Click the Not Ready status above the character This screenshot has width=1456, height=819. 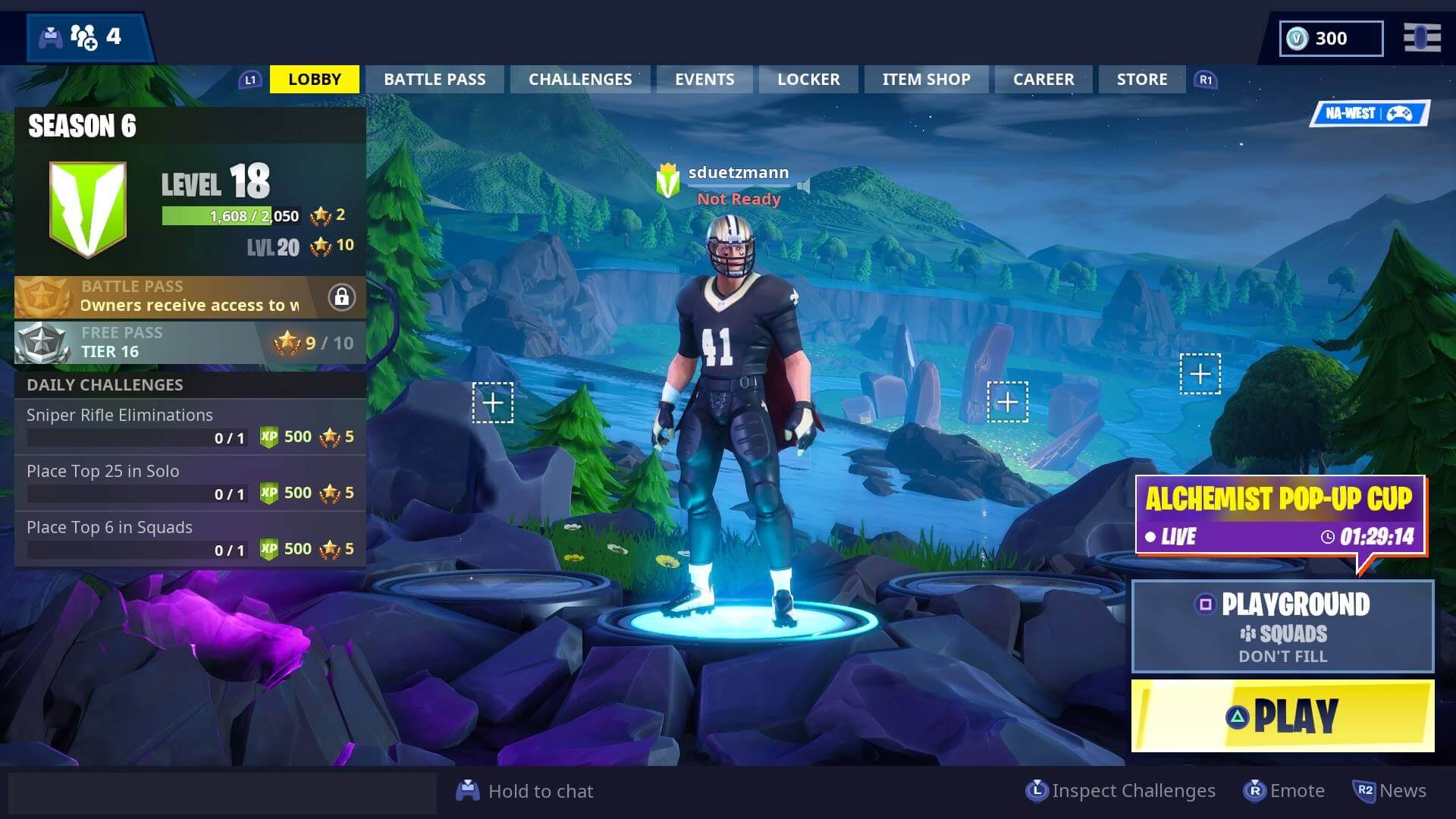coord(738,198)
